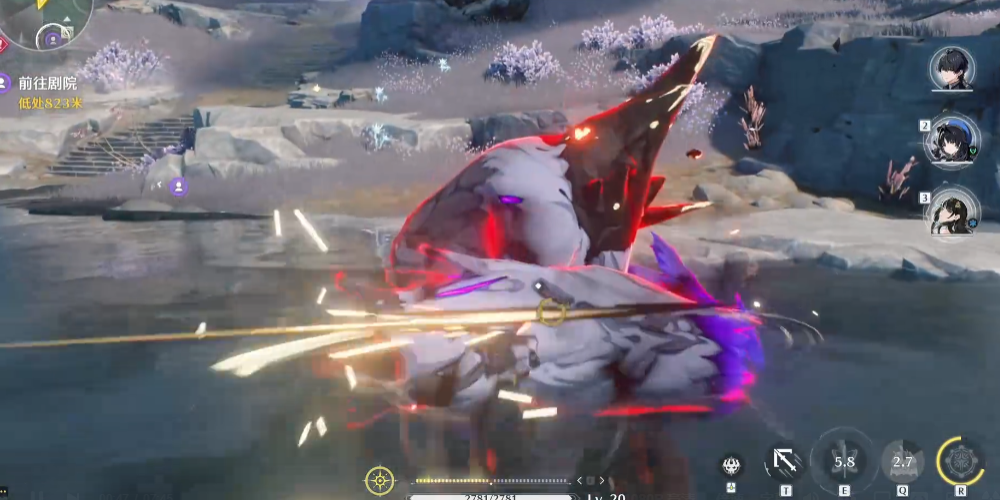Switch to the third party character portrait
This screenshot has height=500, width=1000.
952,211
